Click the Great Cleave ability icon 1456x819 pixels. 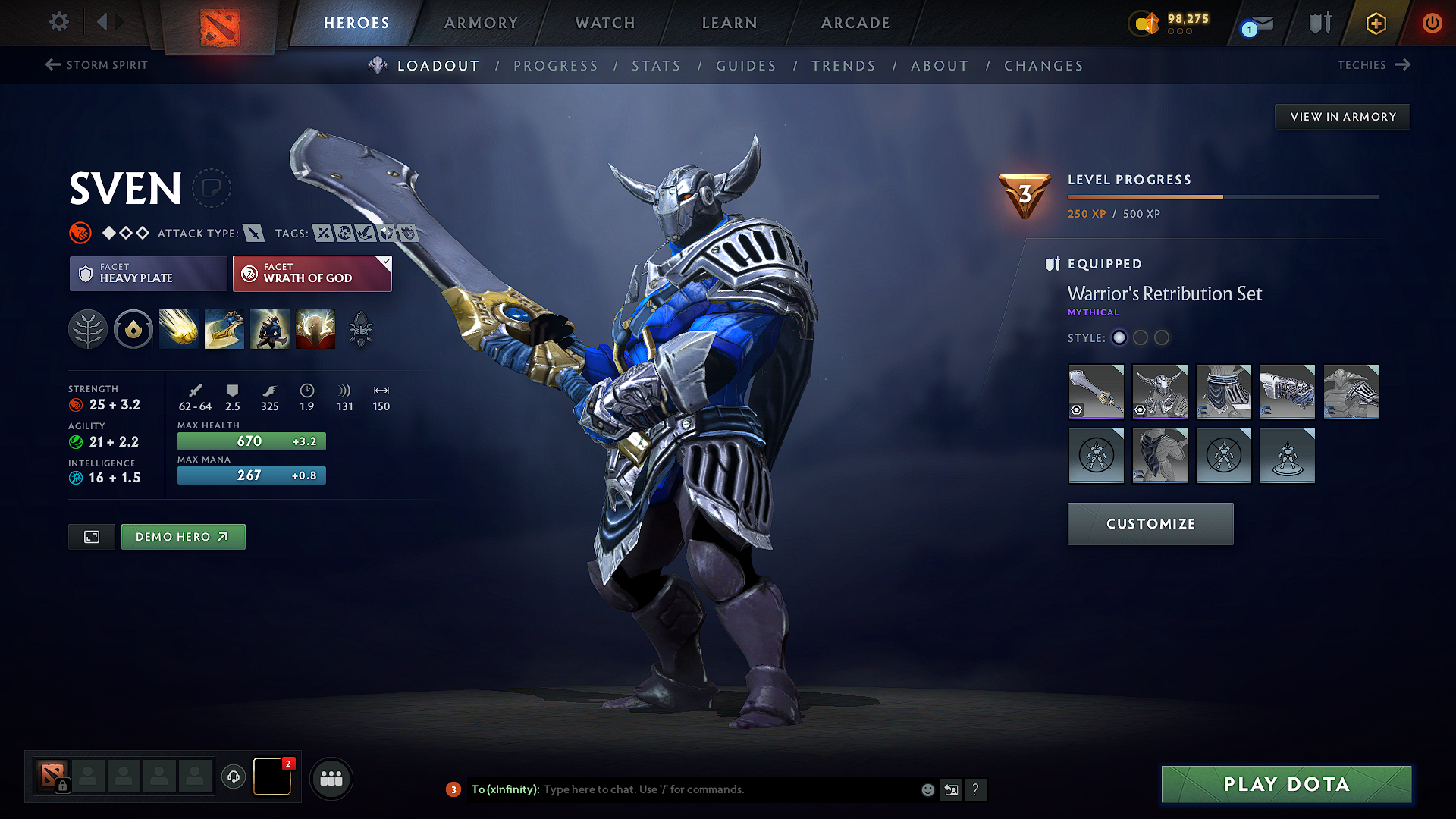click(224, 328)
